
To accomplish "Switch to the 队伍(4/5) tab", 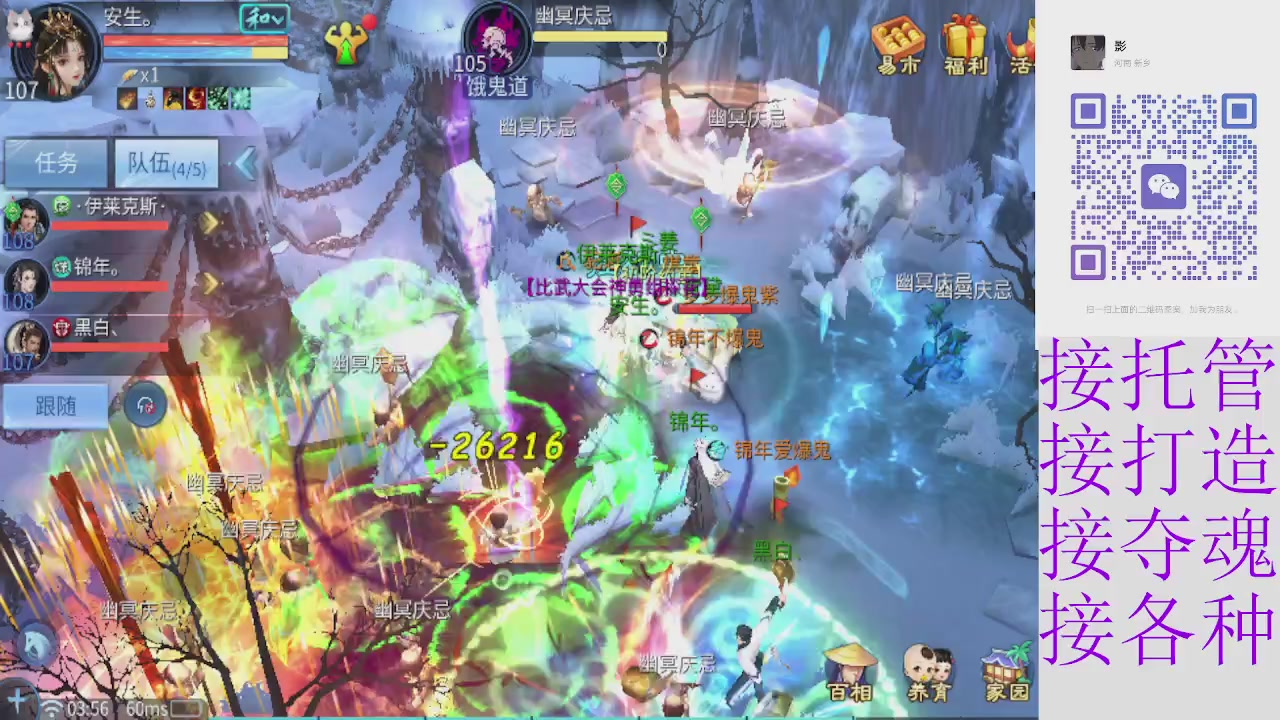I will tap(166, 163).
